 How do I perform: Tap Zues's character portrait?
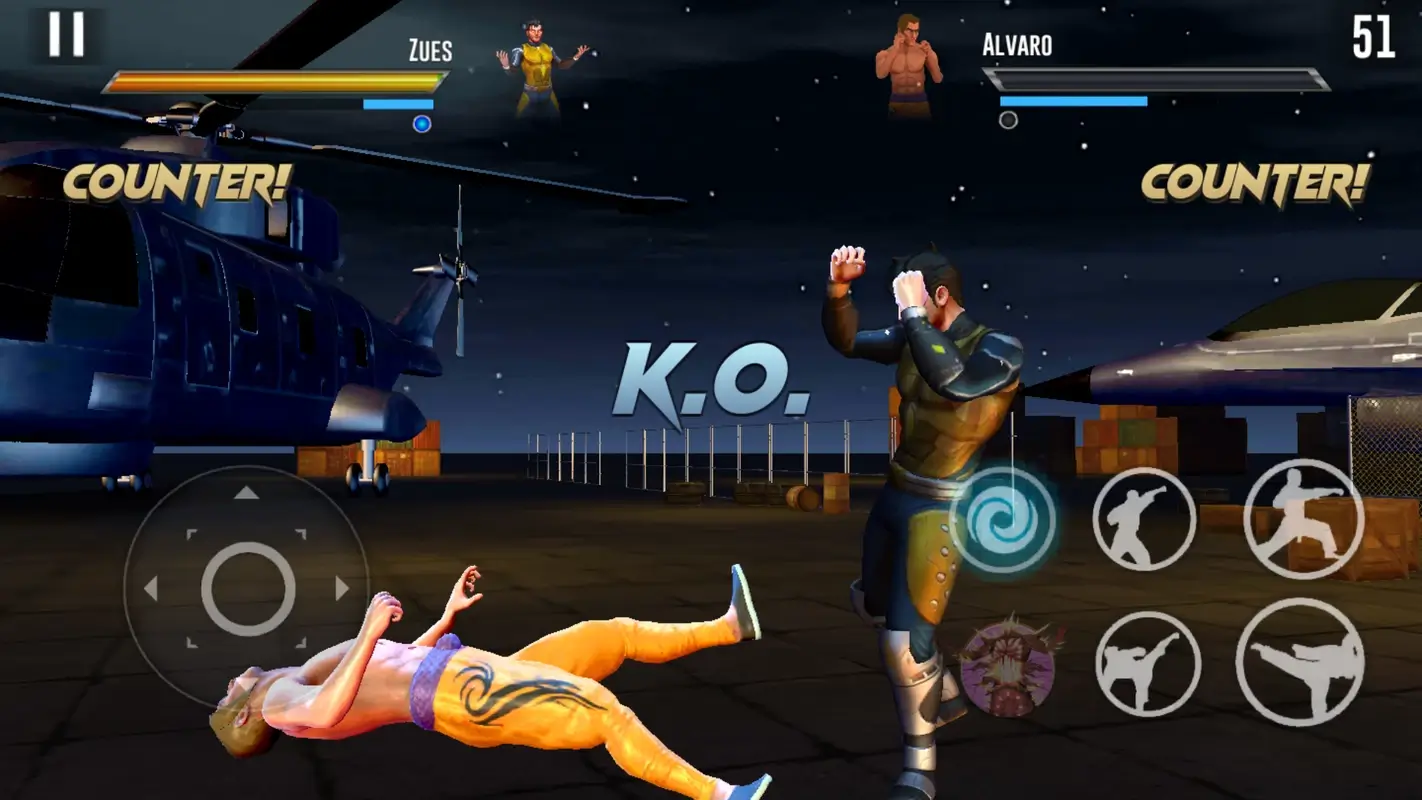pos(540,65)
